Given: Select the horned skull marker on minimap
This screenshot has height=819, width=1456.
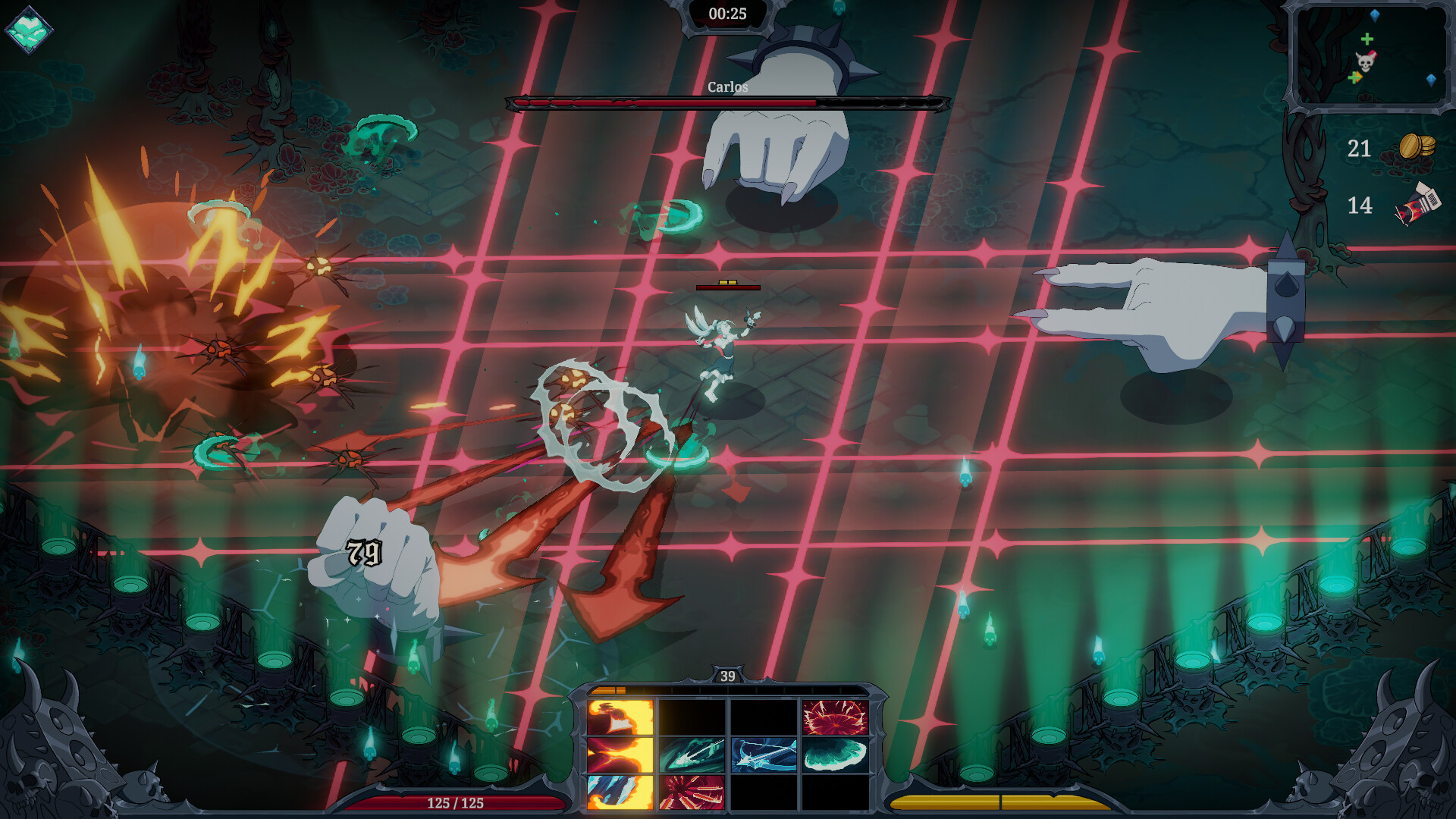Looking at the screenshot, I should click(1365, 61).
